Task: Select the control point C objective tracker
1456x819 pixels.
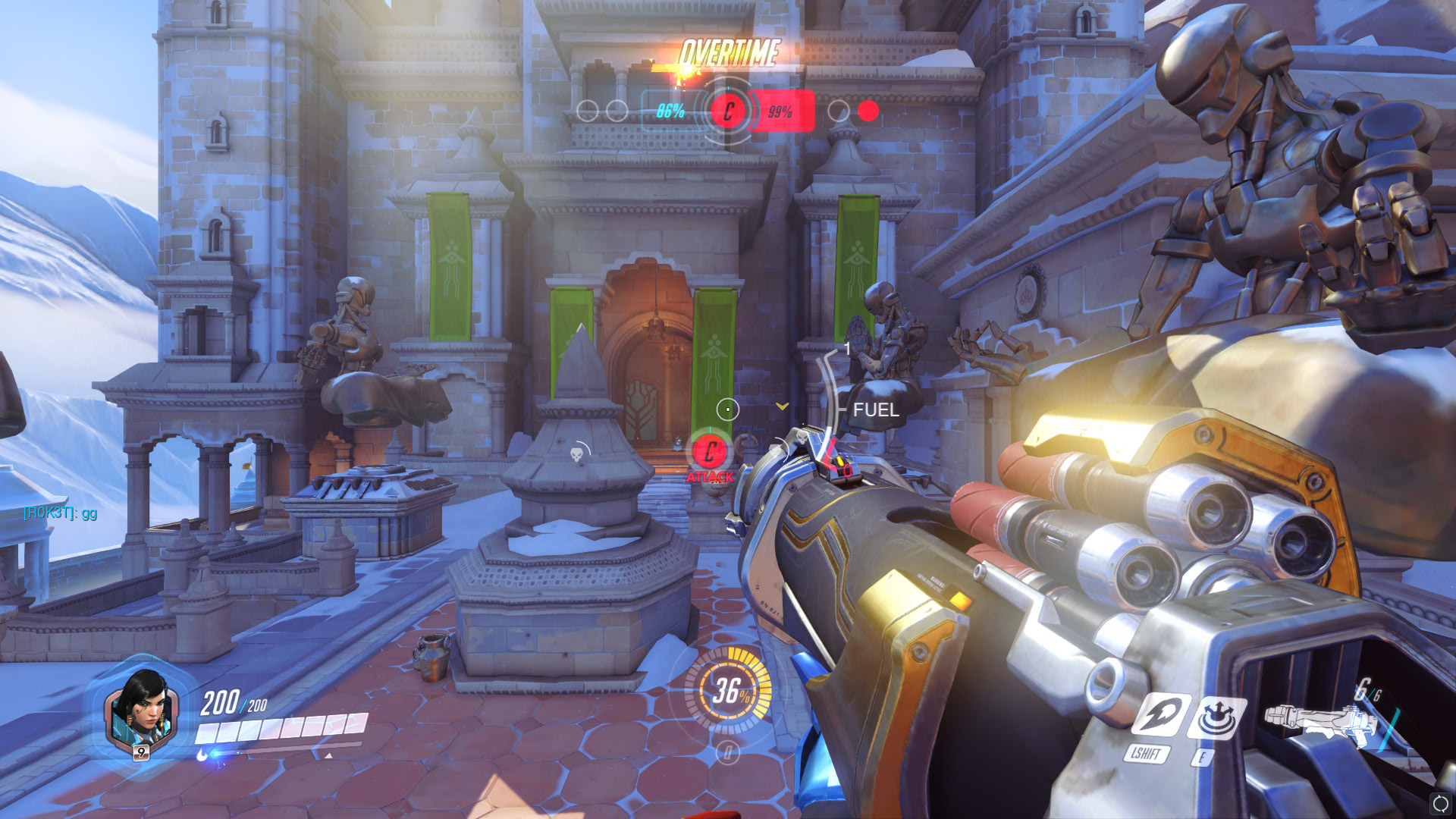Action: [x=728, y=111]
